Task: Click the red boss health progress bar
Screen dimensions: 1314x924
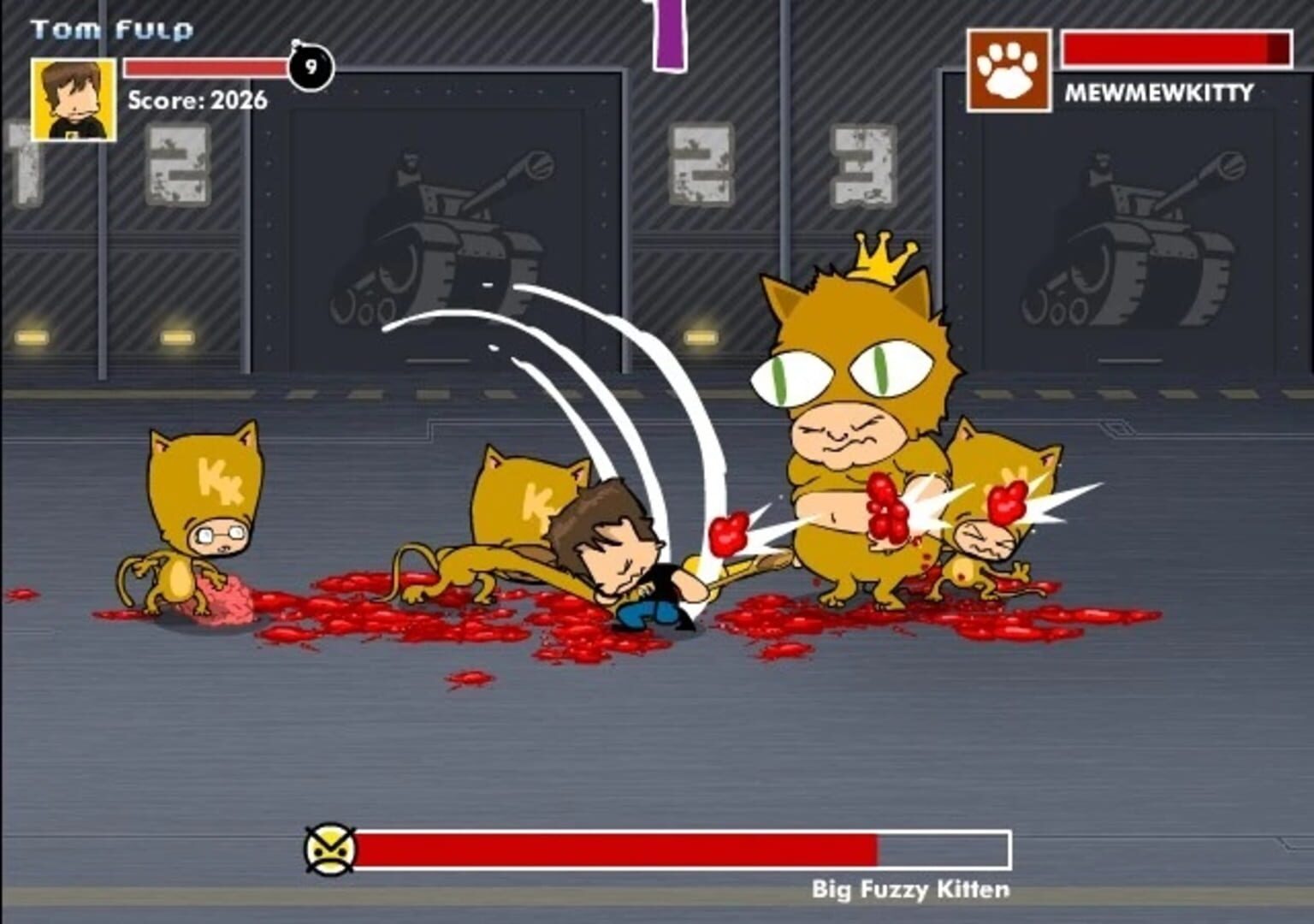Action: (616, 849)
